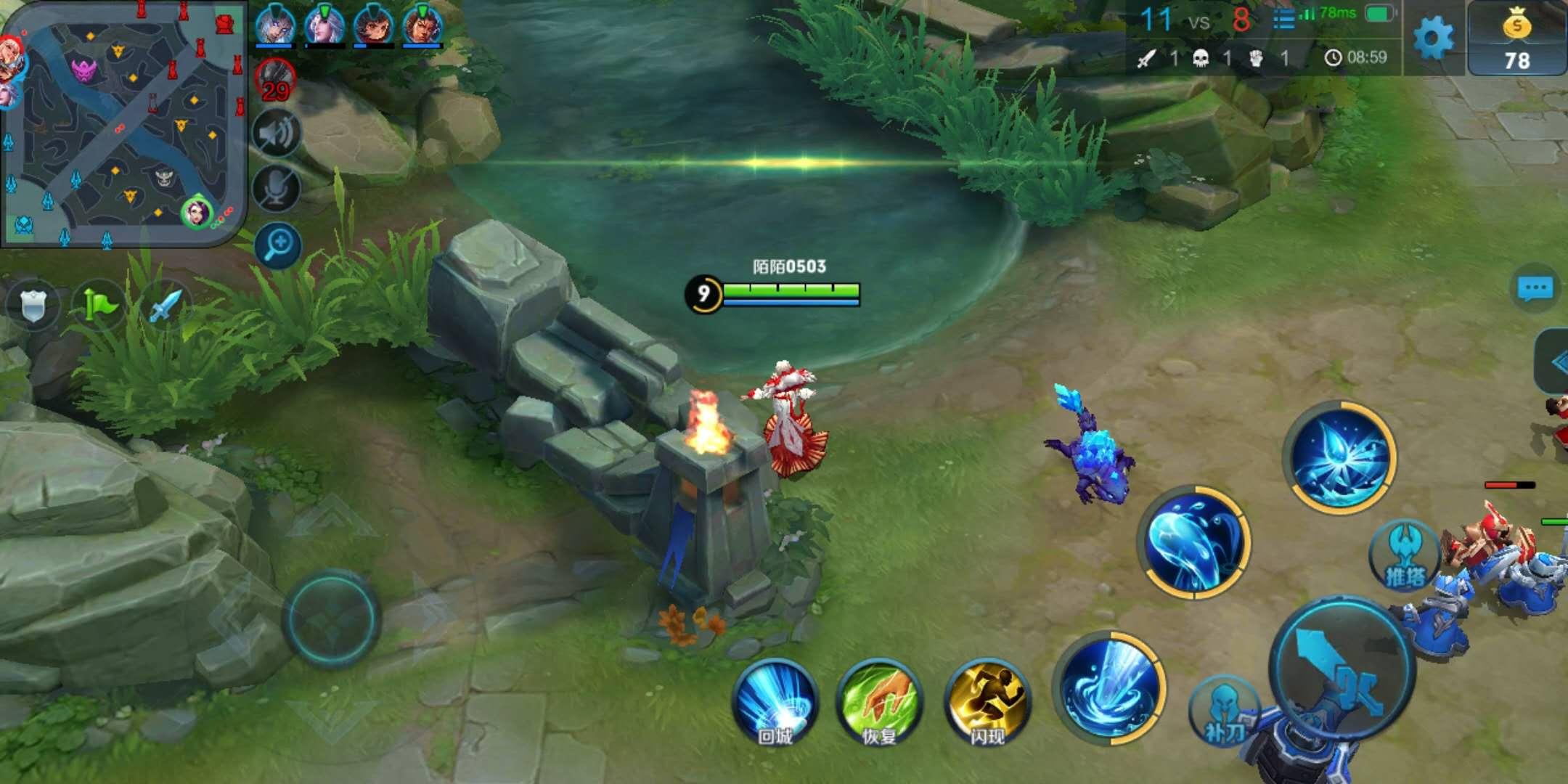Toggle the speaker sound button

277,134
